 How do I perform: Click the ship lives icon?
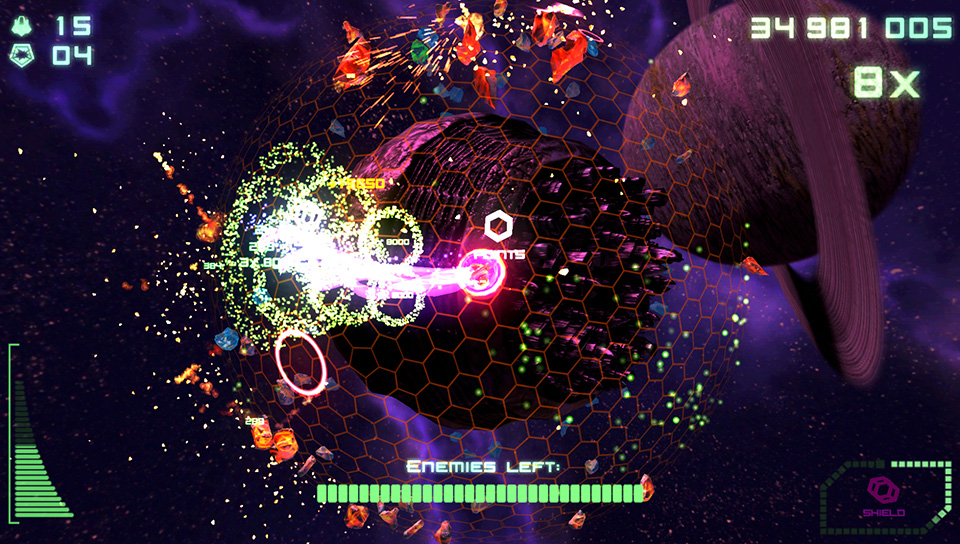point(23,23)
